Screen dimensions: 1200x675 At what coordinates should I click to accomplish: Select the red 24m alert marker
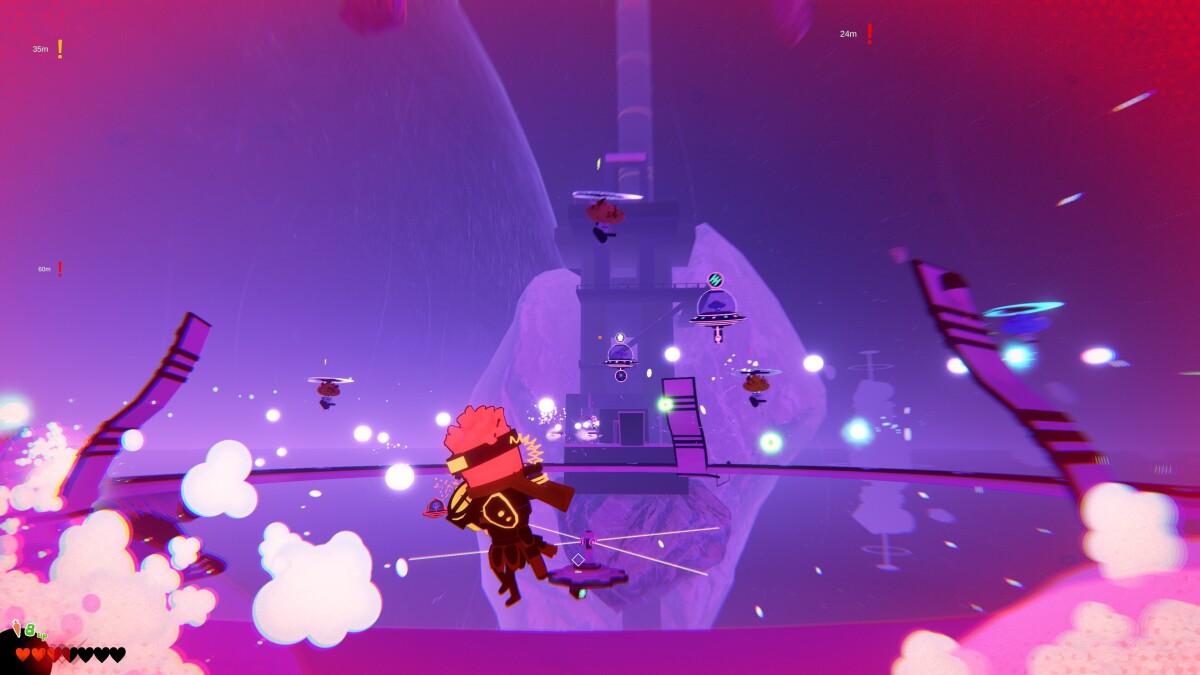(x=869, y=34)
